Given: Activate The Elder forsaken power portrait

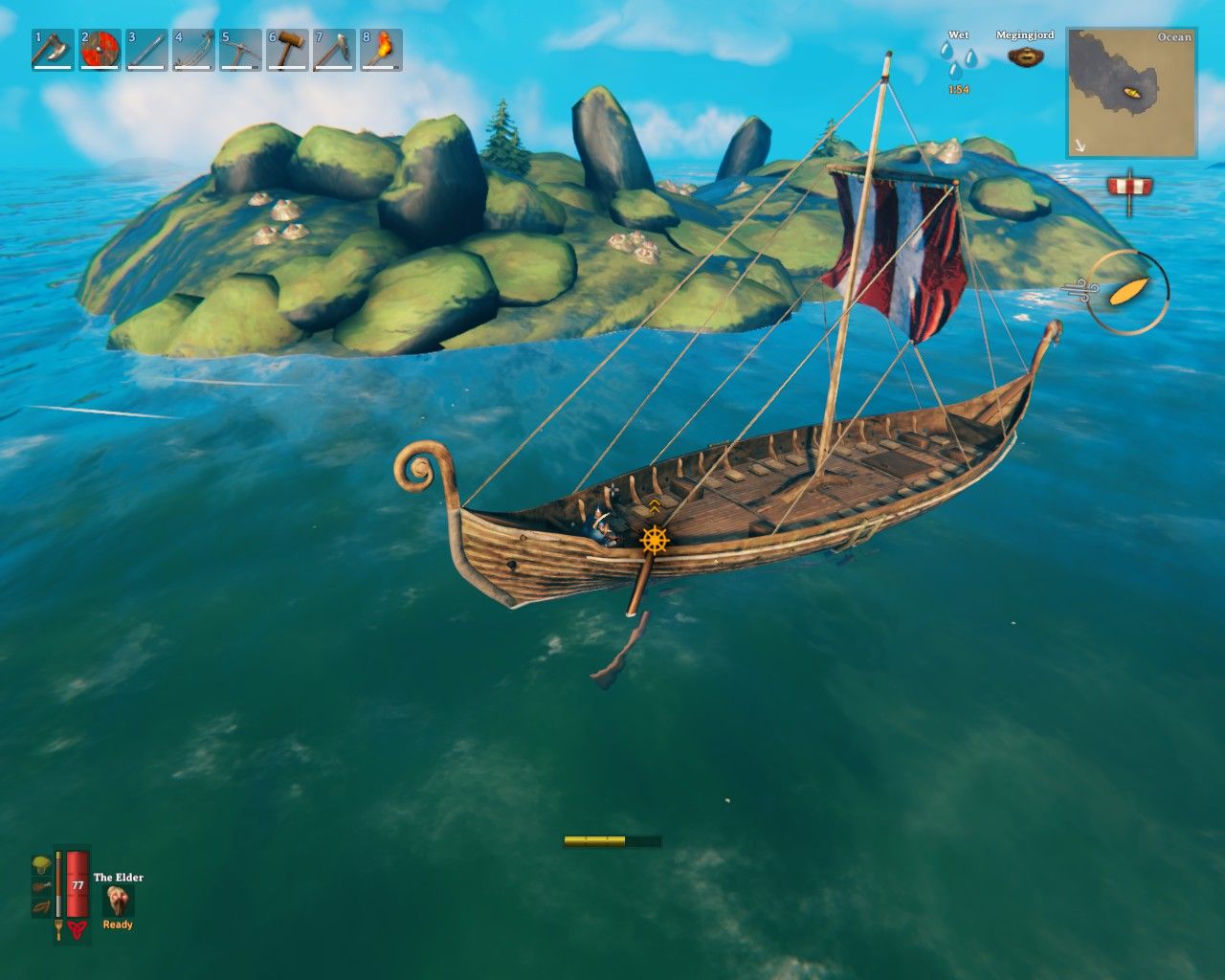Looking at the screenshot, I should click(118, 900).
